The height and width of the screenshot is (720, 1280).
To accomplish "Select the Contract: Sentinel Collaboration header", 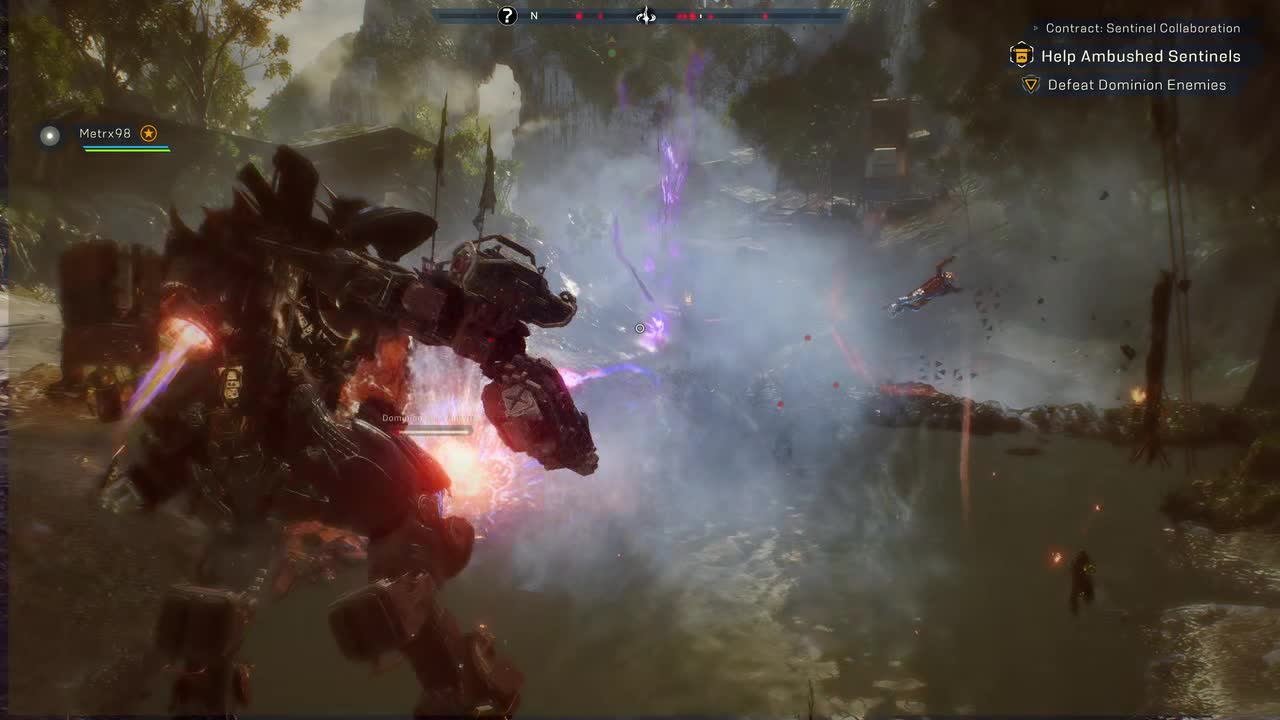I will click(1143, 28).
